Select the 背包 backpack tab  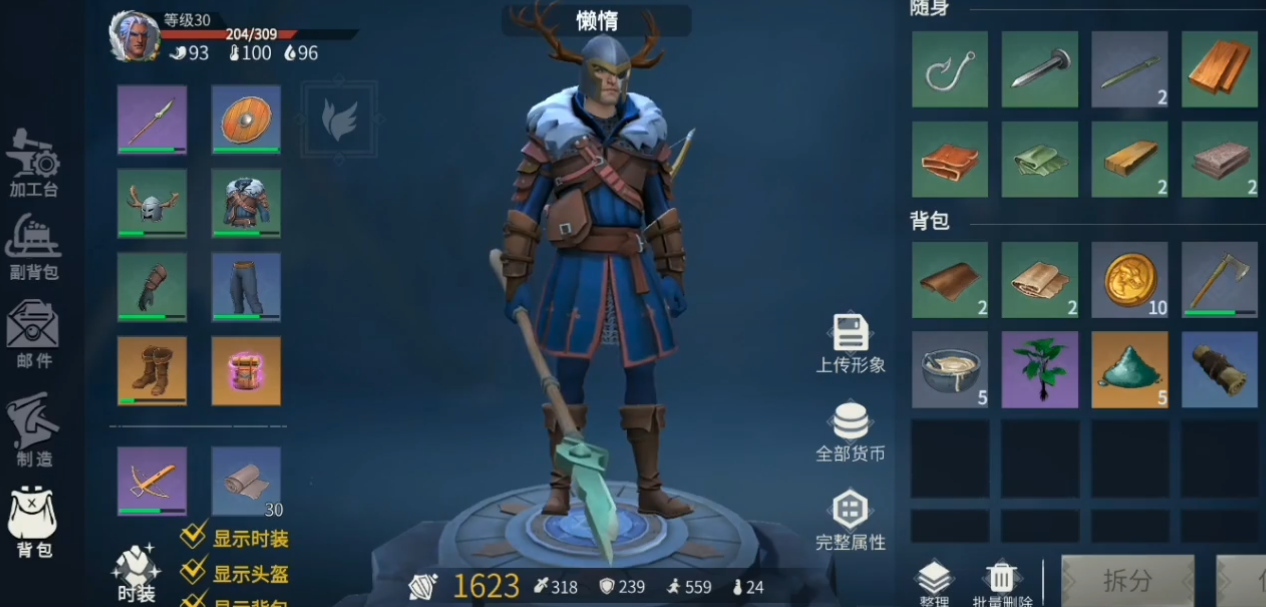[x=33, y=522]
